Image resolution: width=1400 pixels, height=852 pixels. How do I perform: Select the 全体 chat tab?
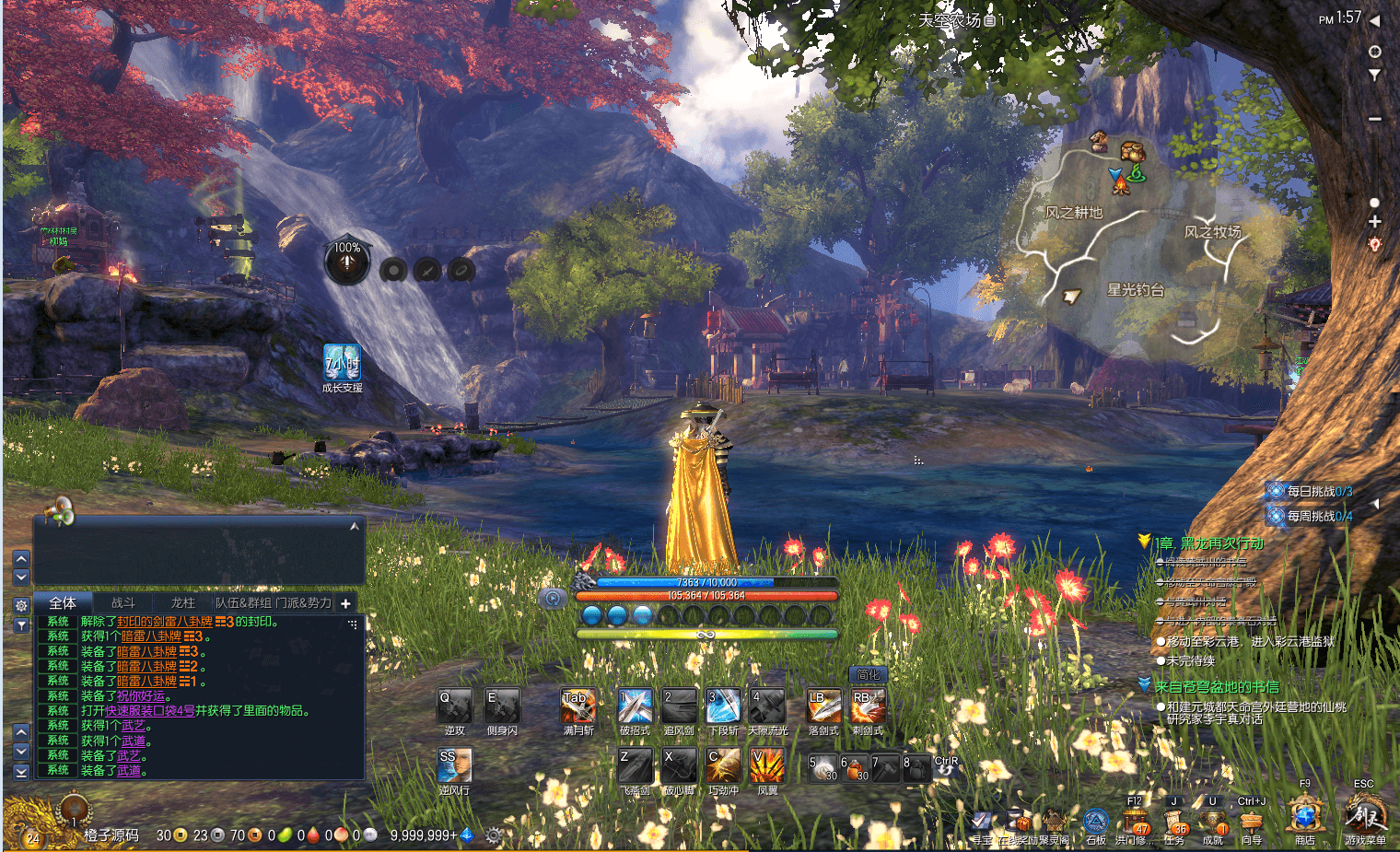point(63,603)
